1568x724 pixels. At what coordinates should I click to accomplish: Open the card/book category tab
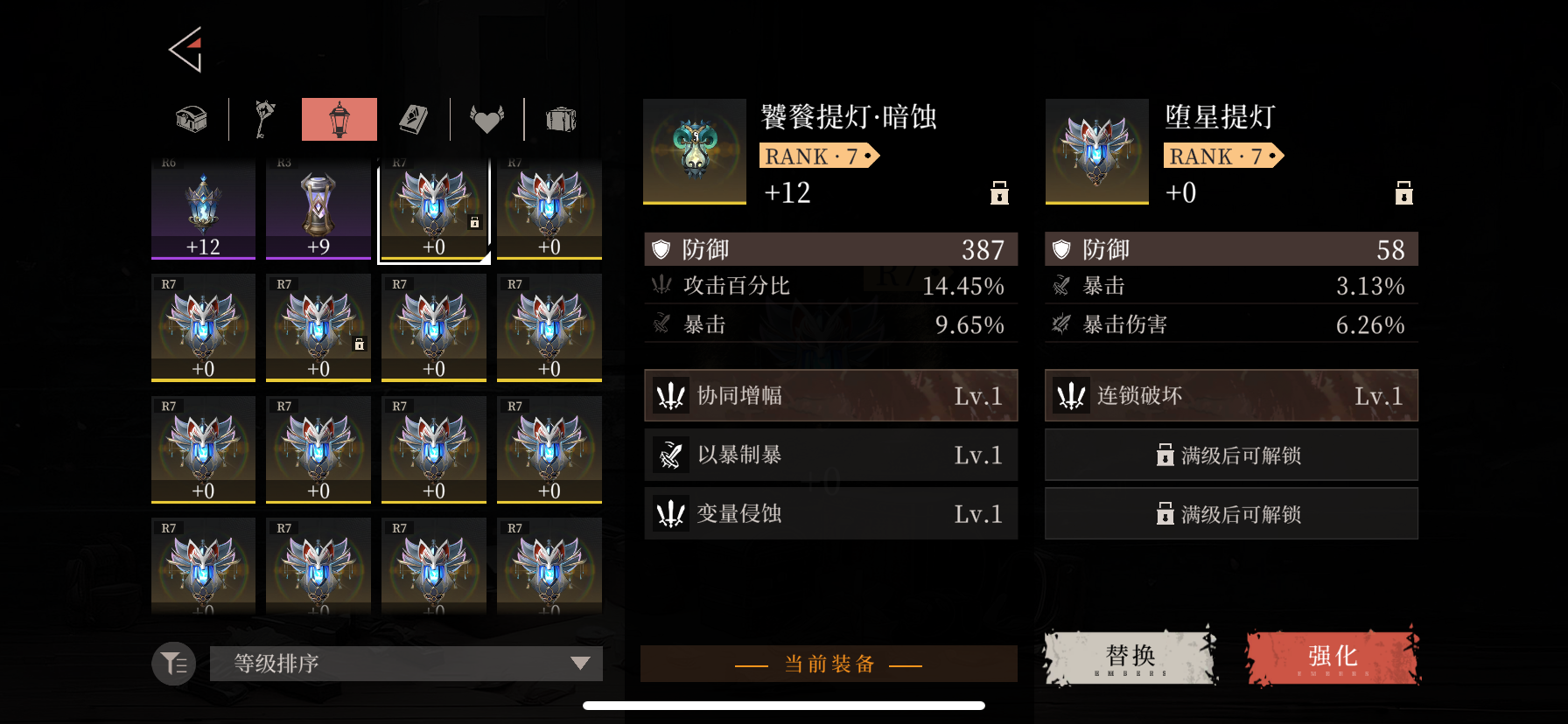[x=413, y=119]
